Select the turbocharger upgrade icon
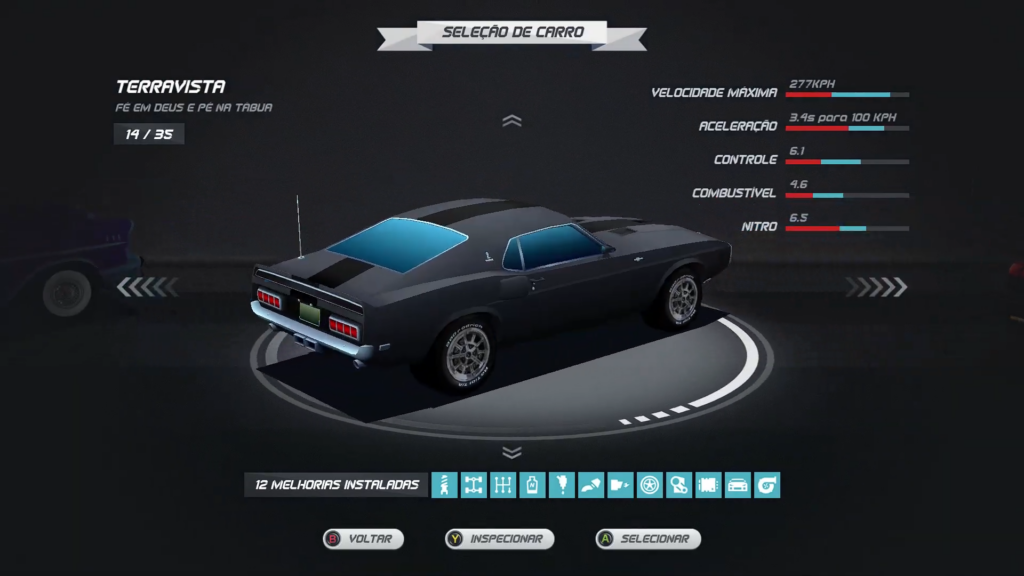 click(767, 486)
